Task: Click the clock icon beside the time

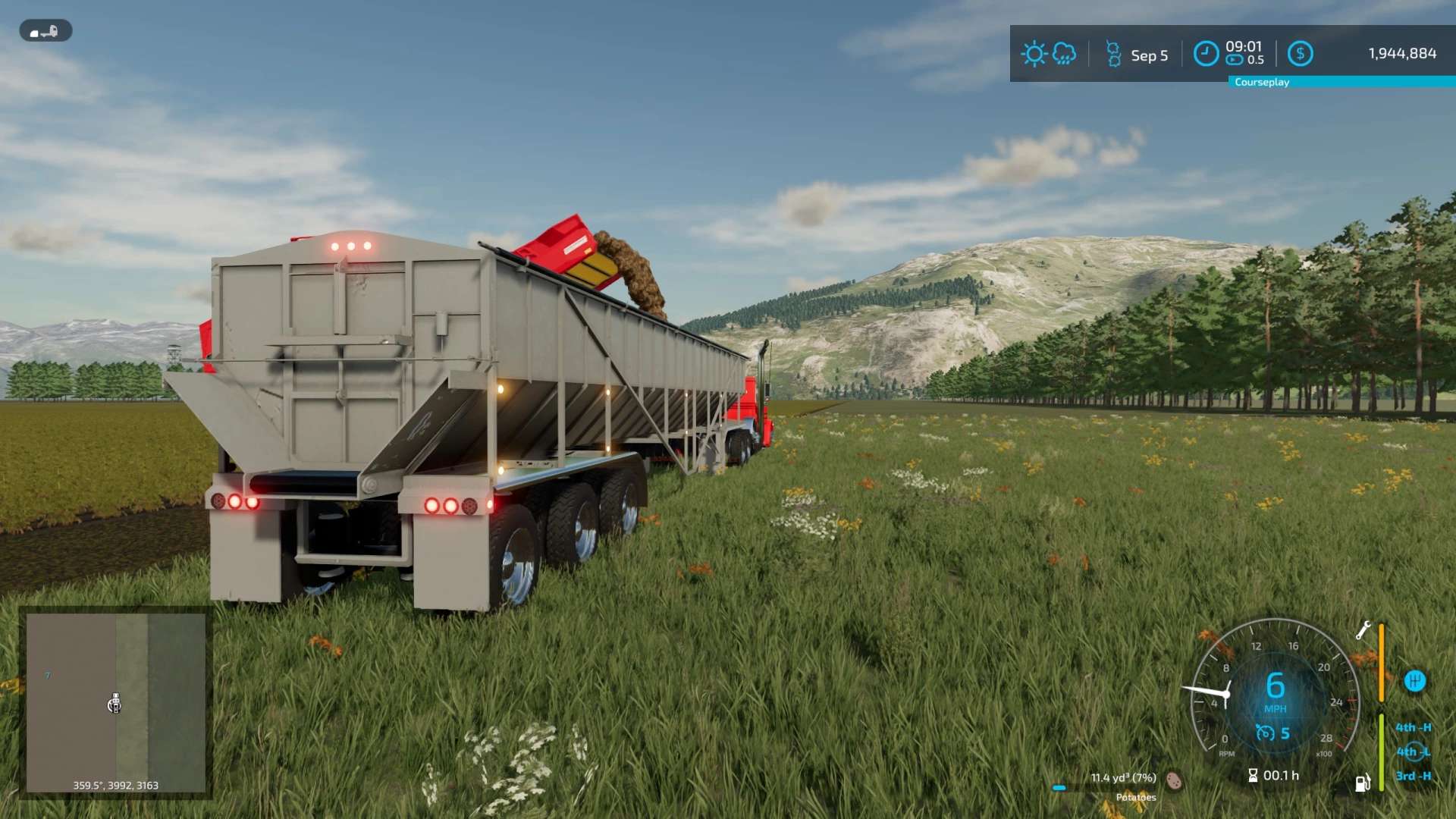Action: (1206, 54)
